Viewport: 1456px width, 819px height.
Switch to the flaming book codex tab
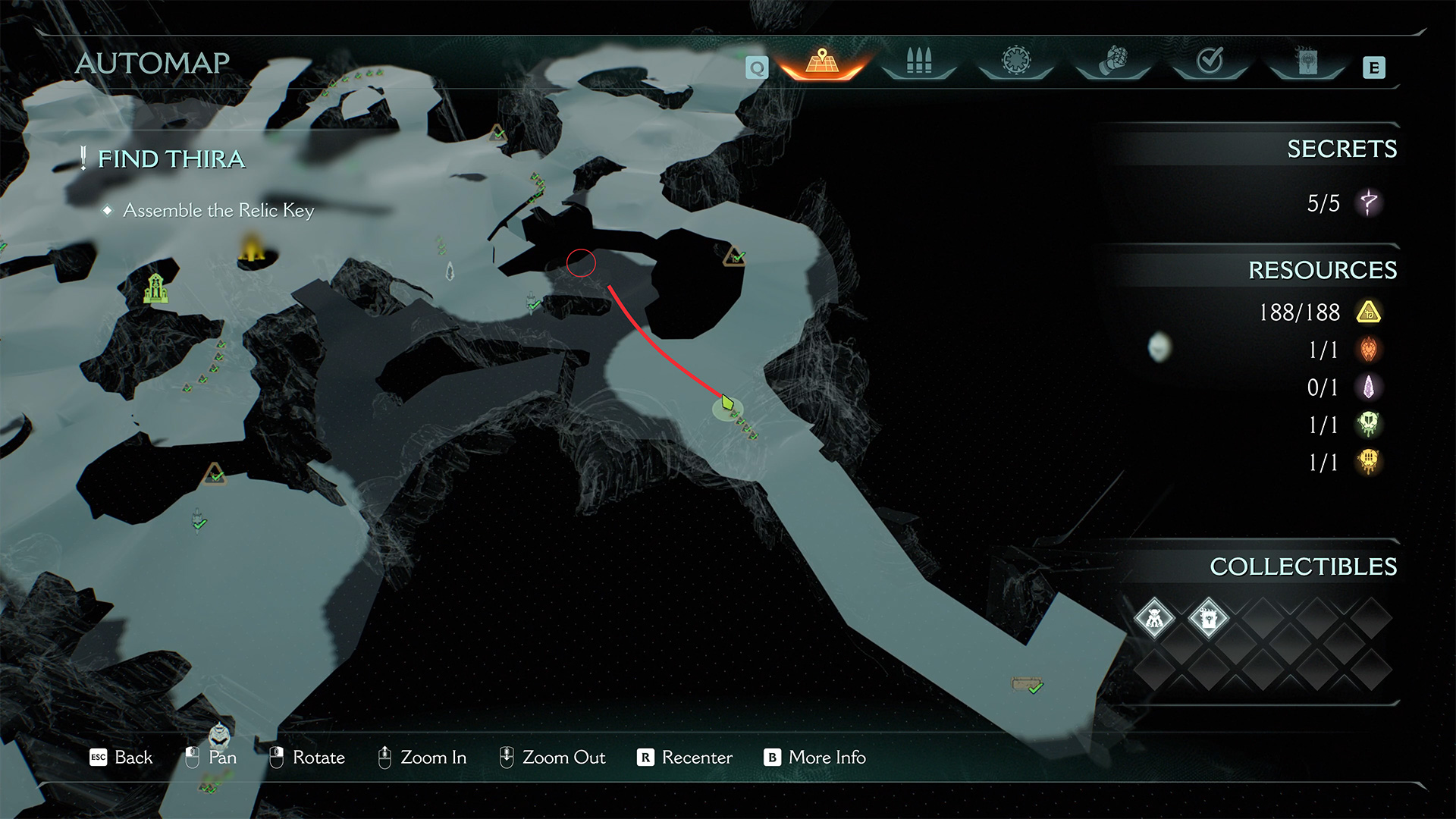pos(1307,61)
